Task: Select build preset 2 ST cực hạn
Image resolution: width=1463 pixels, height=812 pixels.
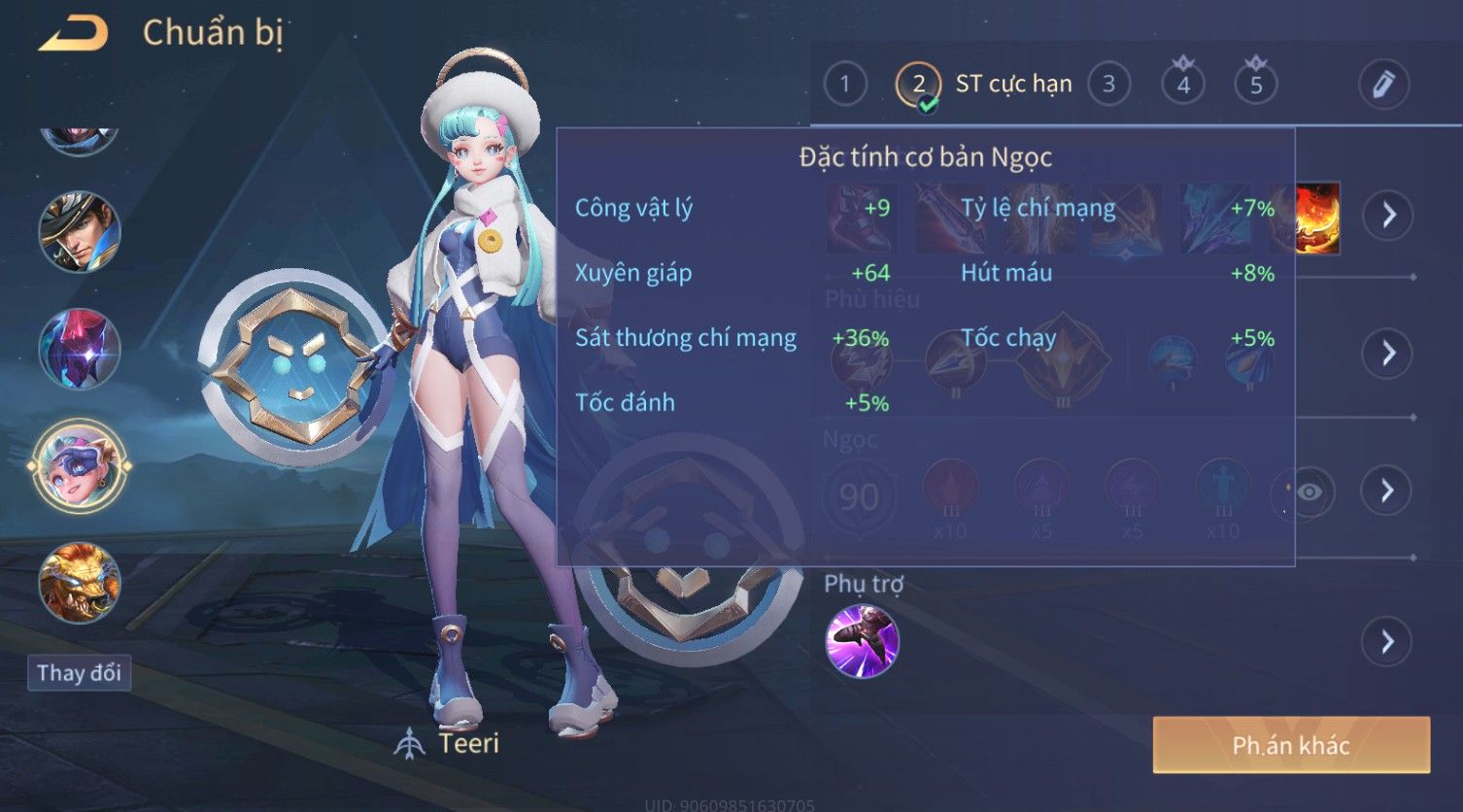Action: coord(919,85)
